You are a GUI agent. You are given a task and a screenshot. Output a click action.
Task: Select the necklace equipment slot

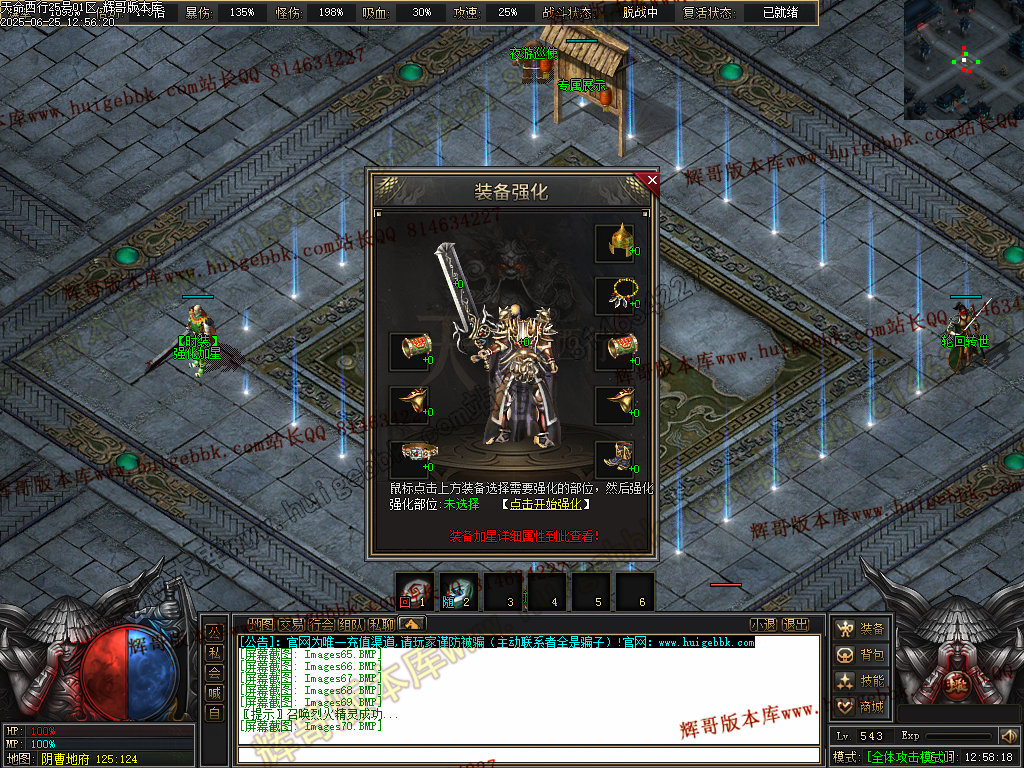[615, 296]
